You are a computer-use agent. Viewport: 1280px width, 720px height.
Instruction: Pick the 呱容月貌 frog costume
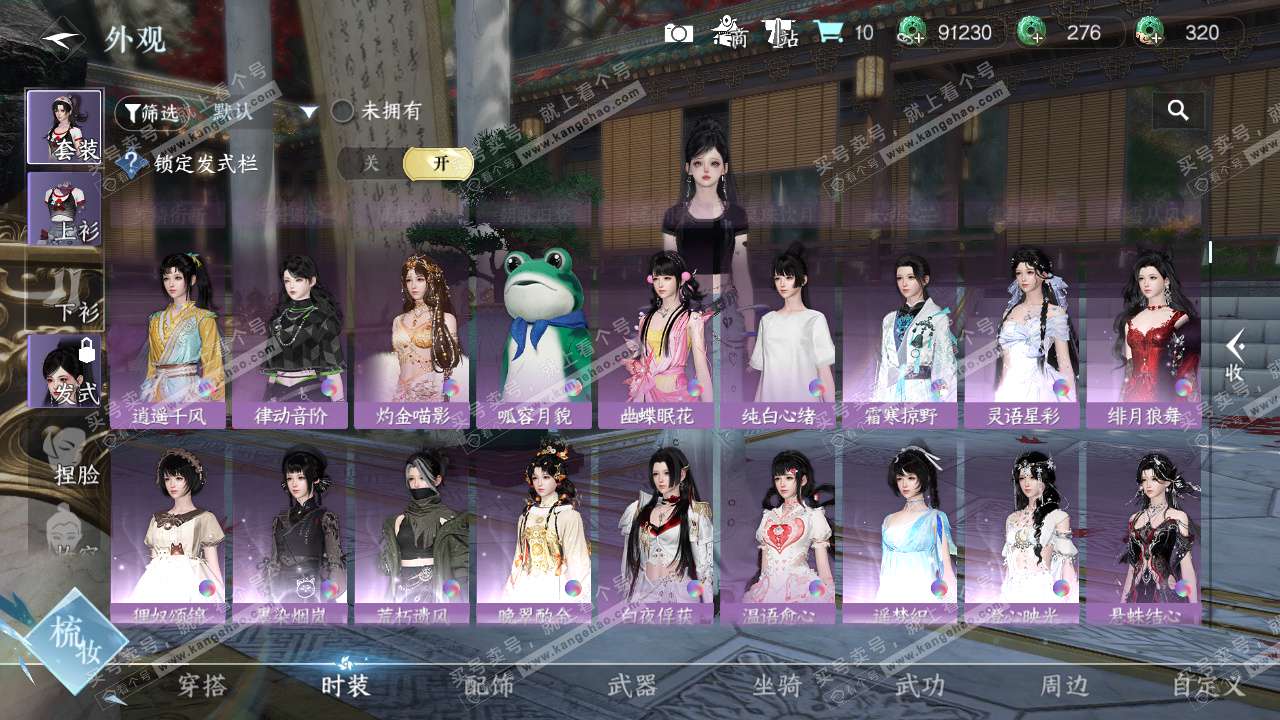point(535,340)
